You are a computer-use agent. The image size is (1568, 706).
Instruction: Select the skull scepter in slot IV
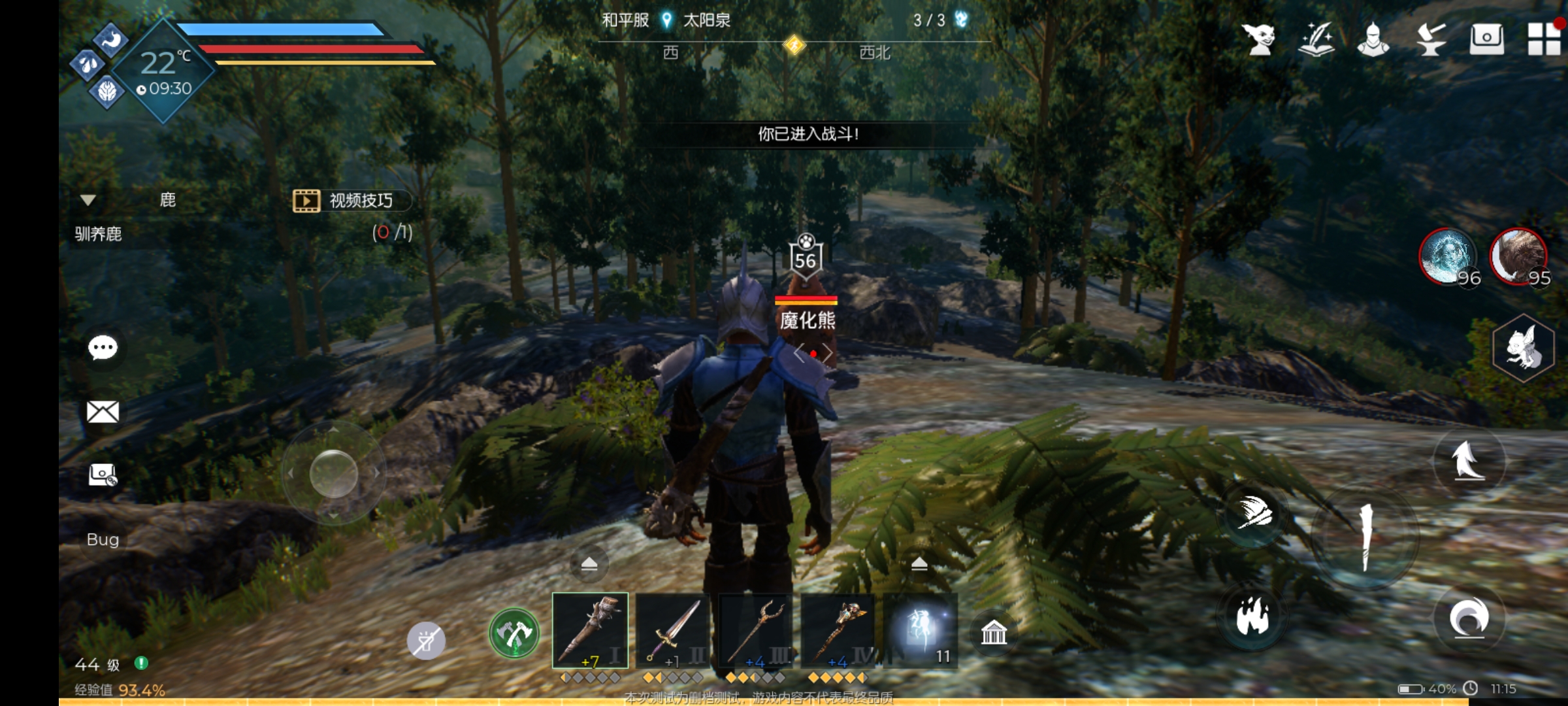838,630
